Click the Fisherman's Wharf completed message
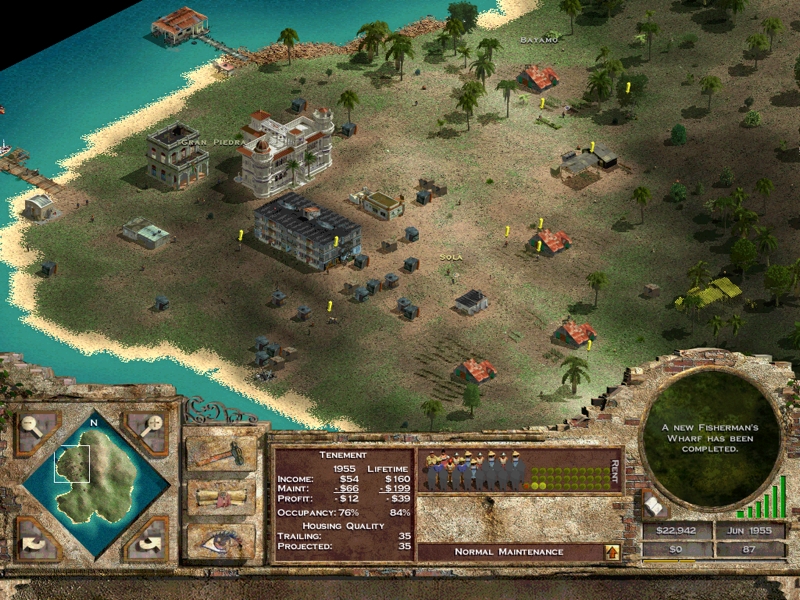800x600 pixels. 711,438
